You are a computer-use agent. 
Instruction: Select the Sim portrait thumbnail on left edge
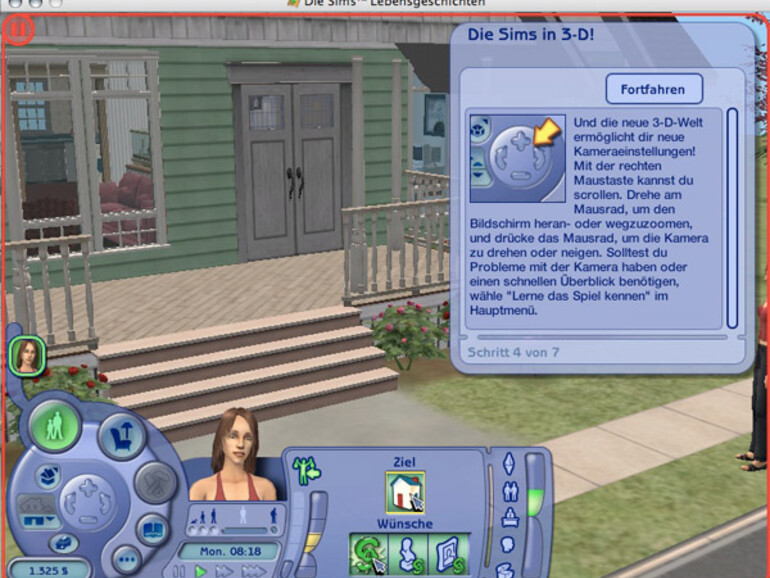pos(27,357)
